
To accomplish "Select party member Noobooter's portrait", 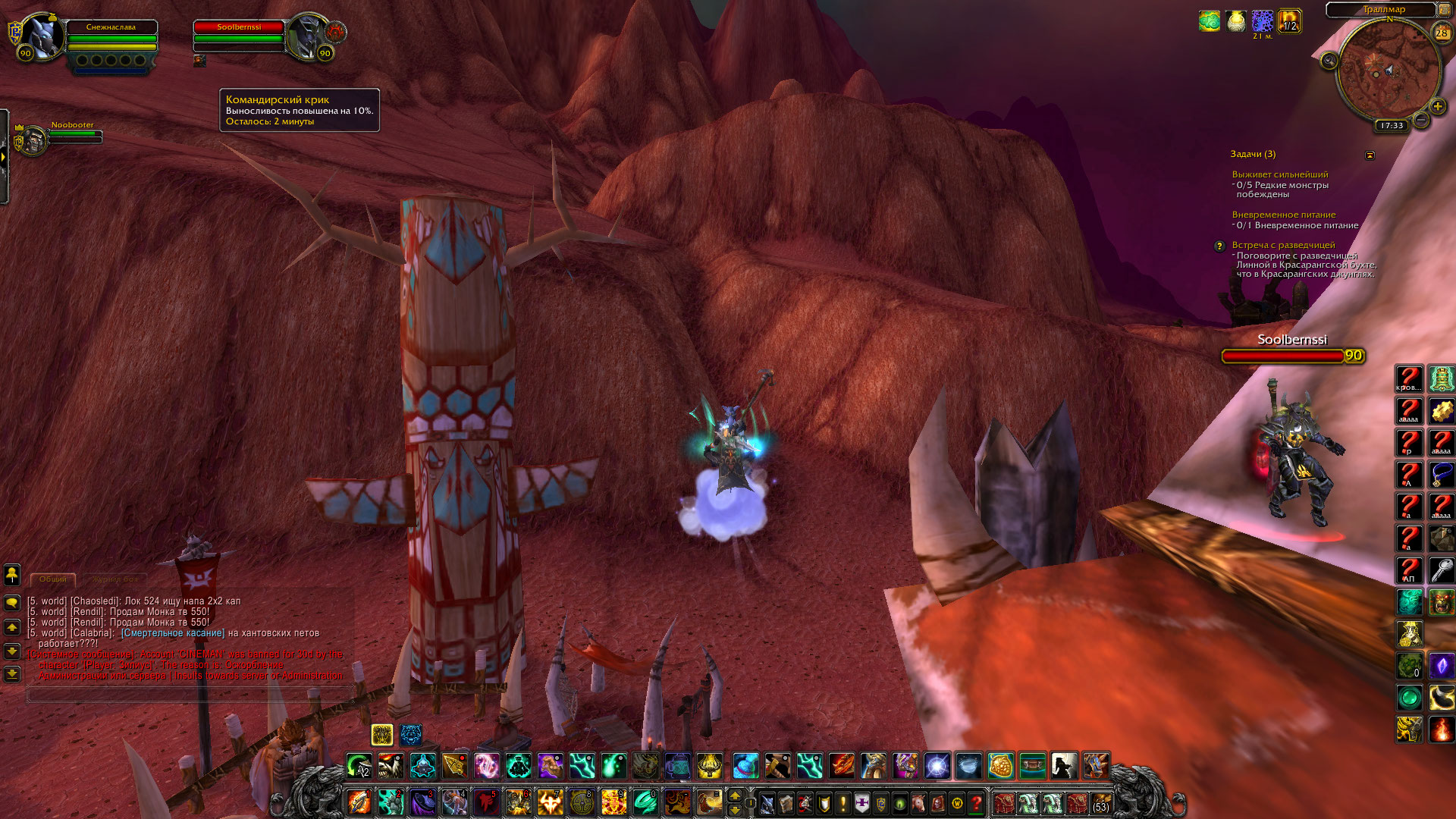I will (x=33, y=140).
